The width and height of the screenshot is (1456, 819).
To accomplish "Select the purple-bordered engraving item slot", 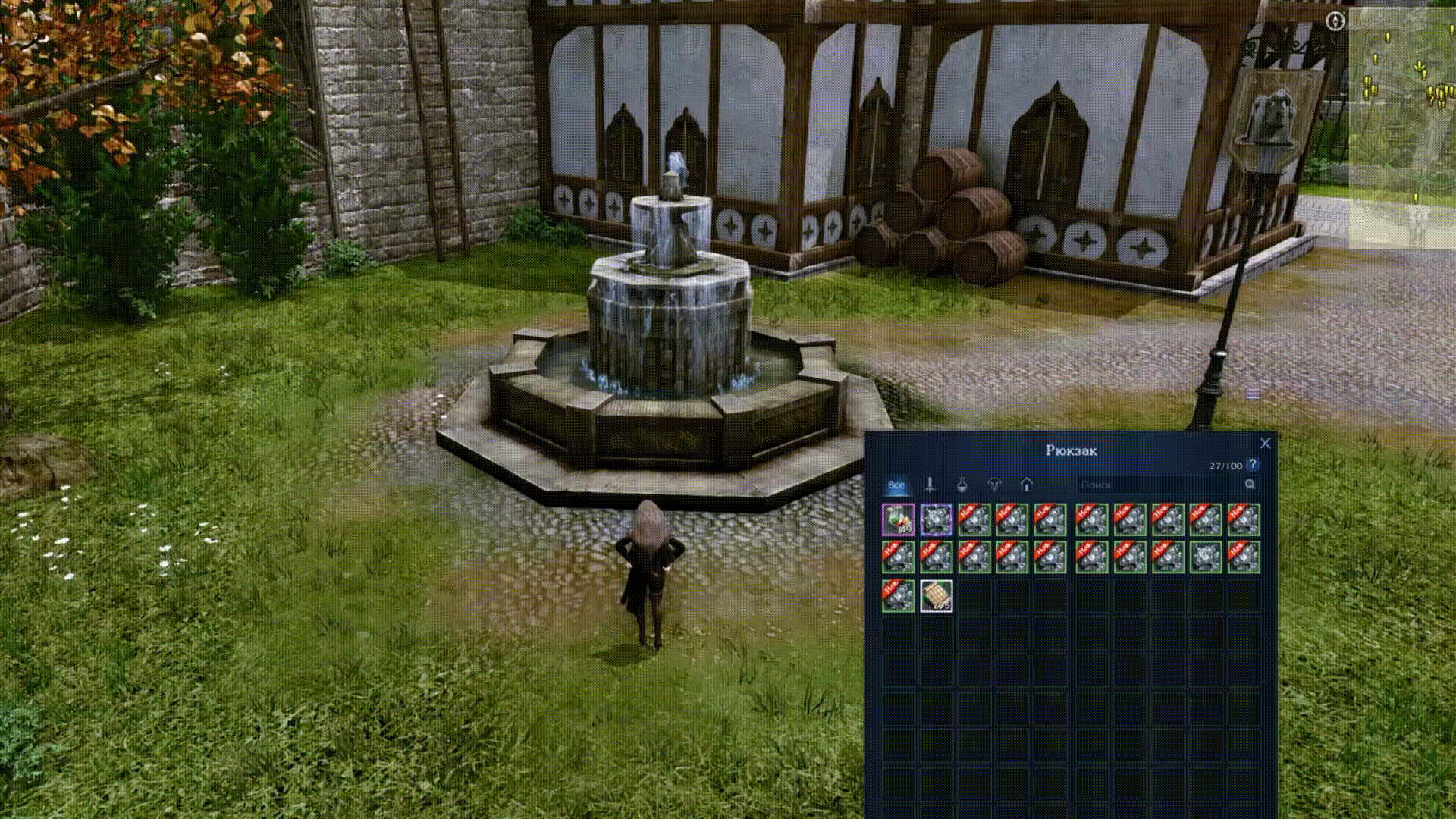I will coord(936,519).
